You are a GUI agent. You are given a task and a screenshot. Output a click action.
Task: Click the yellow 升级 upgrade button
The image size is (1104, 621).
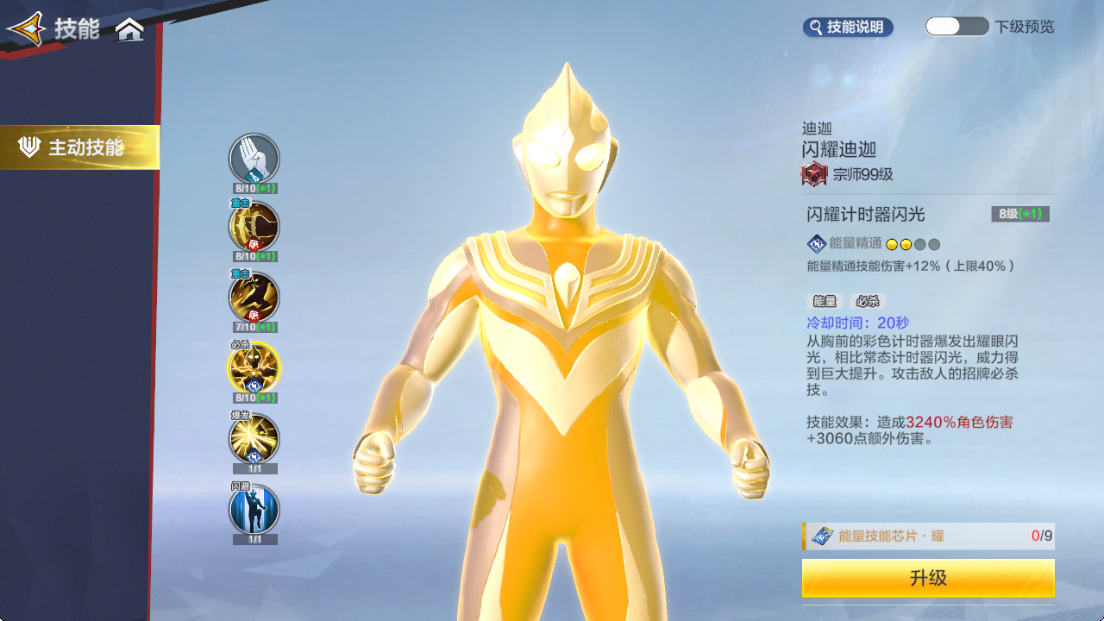coord(928,578)
